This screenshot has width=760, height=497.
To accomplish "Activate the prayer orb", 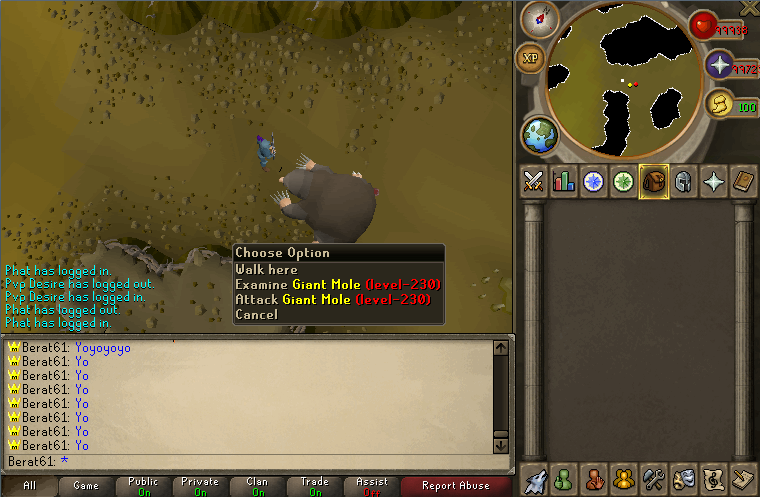I will (x=719, y=65).
